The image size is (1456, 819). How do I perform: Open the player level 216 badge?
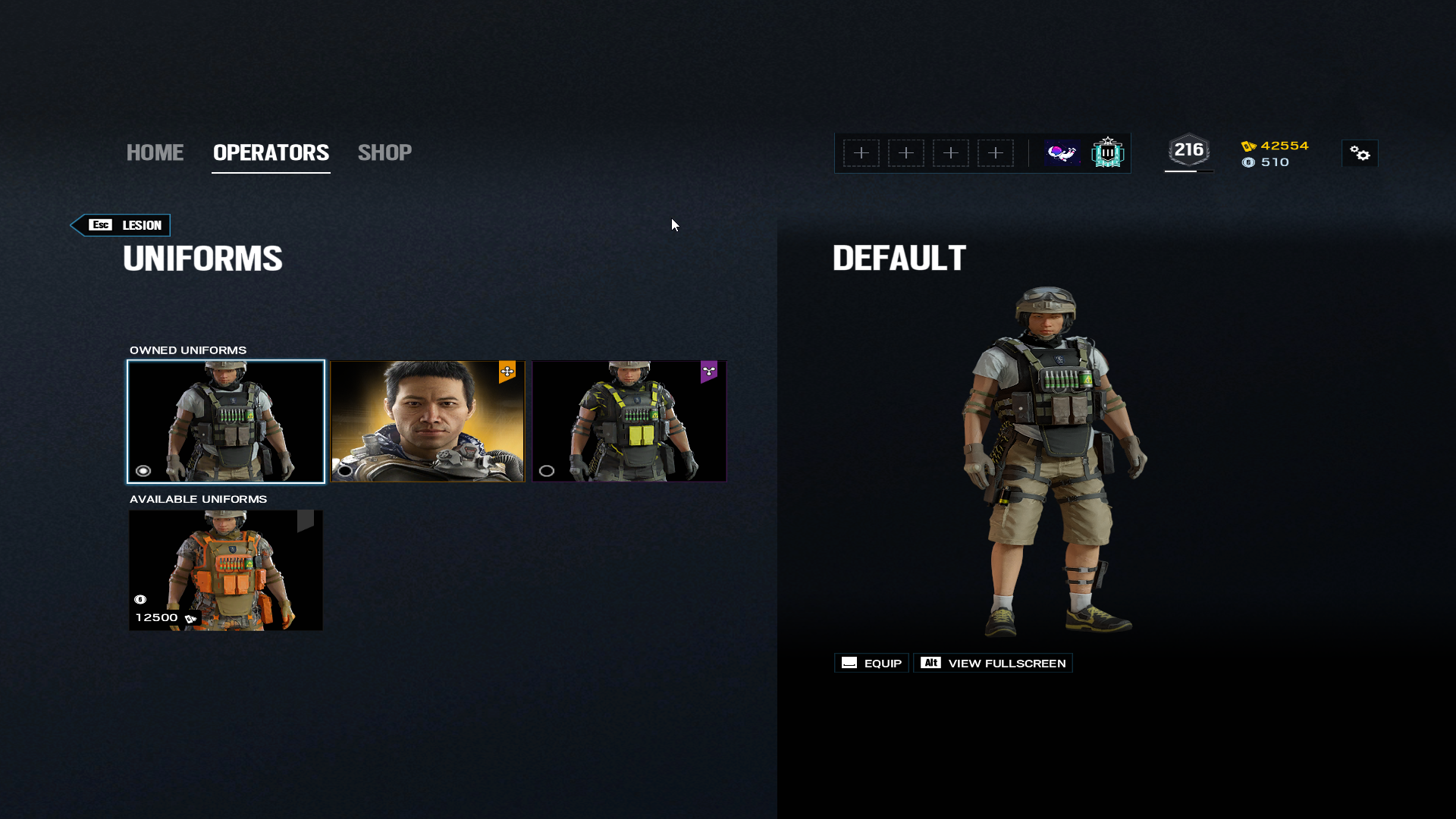click(1188, 151)
